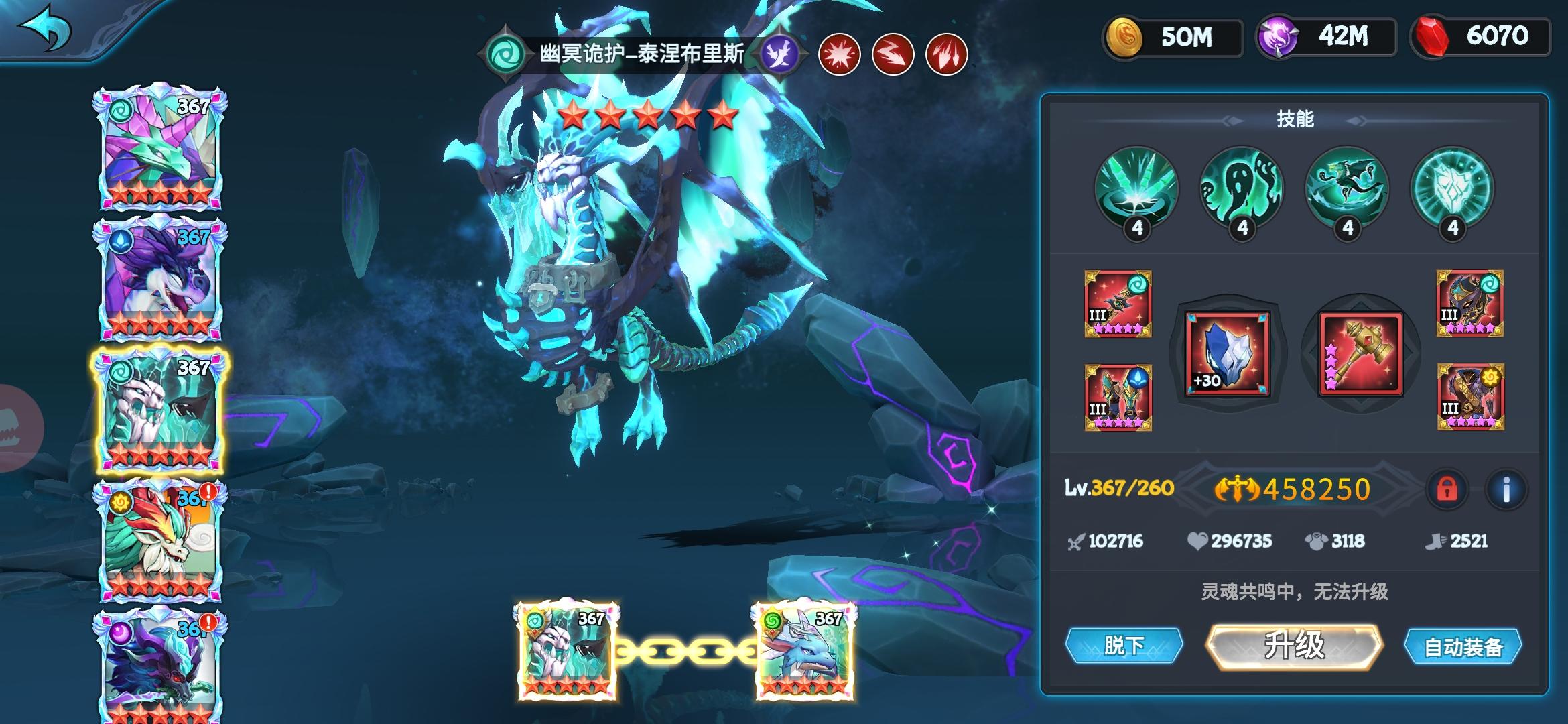
Task: Tap the 脱下 unequip button
Action: tap(1124, 646)
